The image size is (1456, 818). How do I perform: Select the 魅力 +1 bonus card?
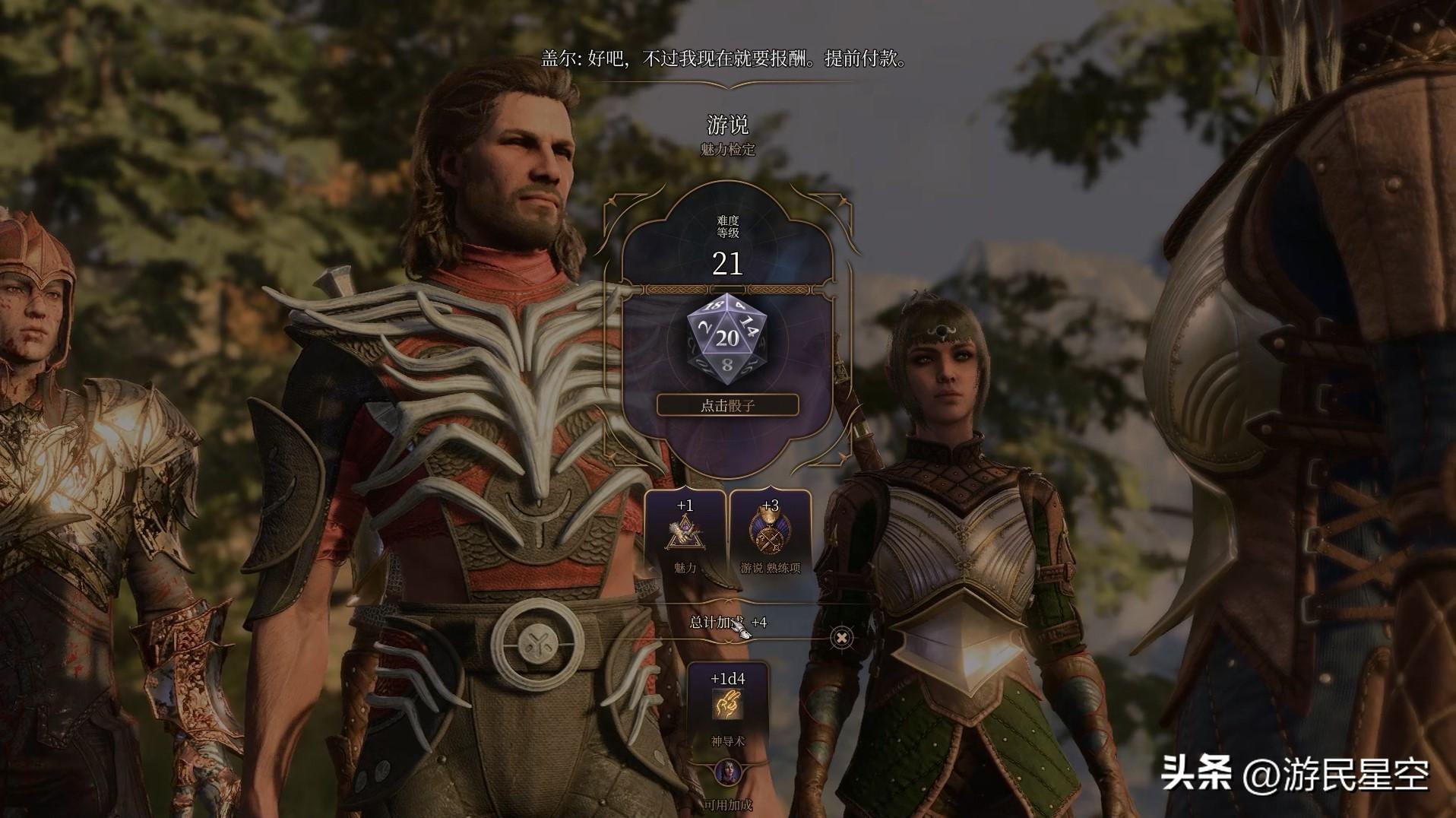[x=685, y=535]
